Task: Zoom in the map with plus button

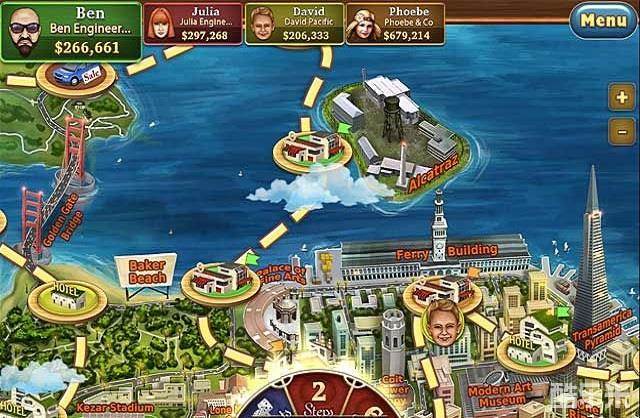Action: coord(620,98)
